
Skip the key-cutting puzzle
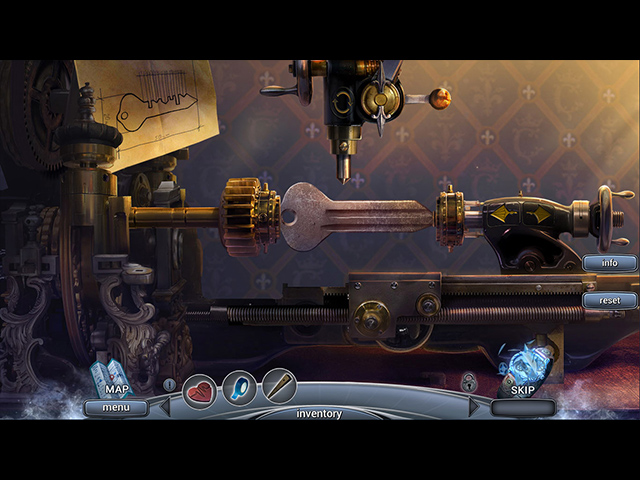[523, 390]
